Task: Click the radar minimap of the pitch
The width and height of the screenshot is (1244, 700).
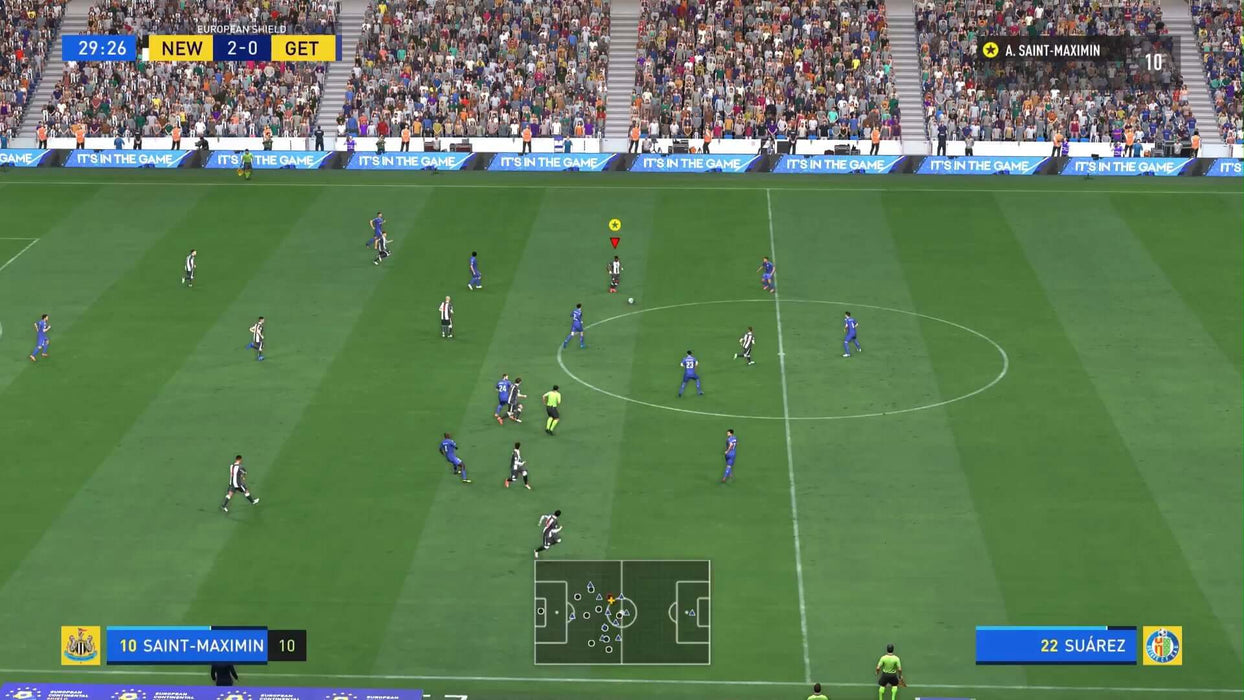Action: click(622, 612)
